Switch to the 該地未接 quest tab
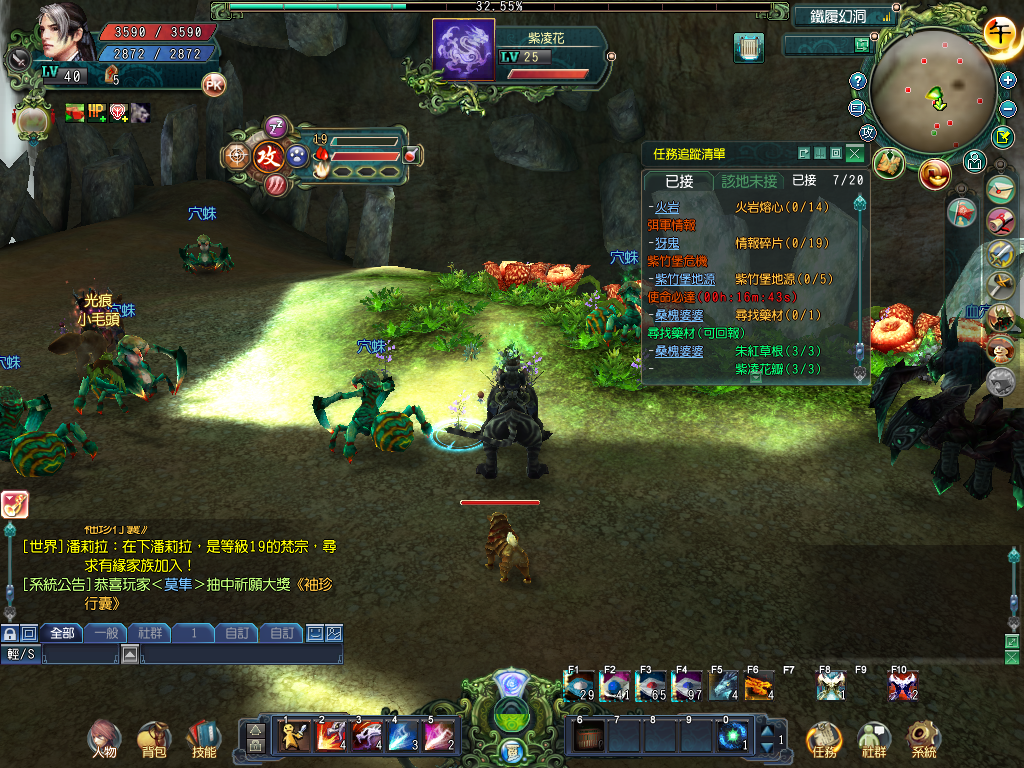The height and width of the screenshot is (768, 1024). (x=749, y=181)
